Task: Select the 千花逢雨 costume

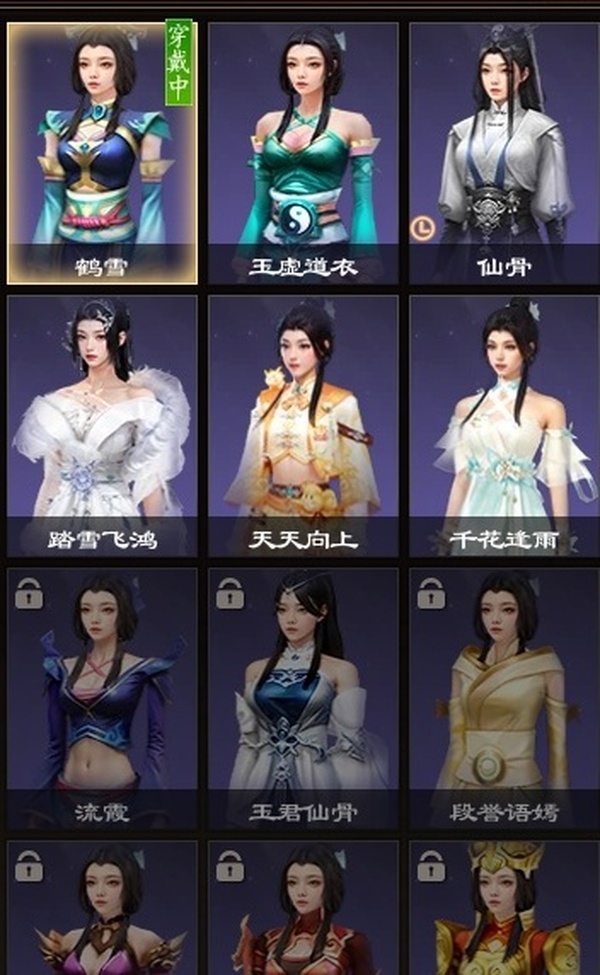Action: pyautogui.click(x=503, y=425)
